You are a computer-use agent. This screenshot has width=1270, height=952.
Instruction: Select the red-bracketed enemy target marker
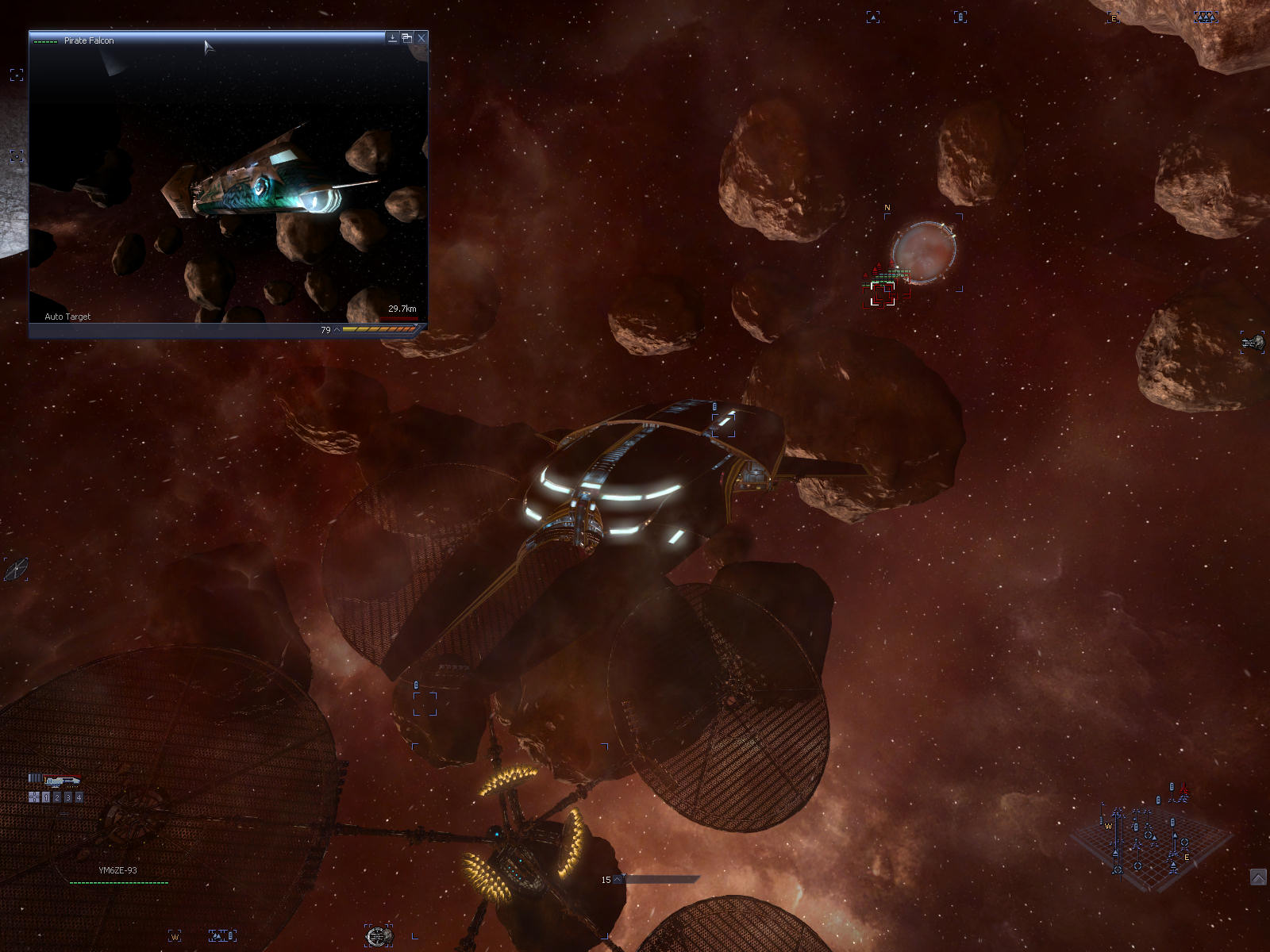883,293
